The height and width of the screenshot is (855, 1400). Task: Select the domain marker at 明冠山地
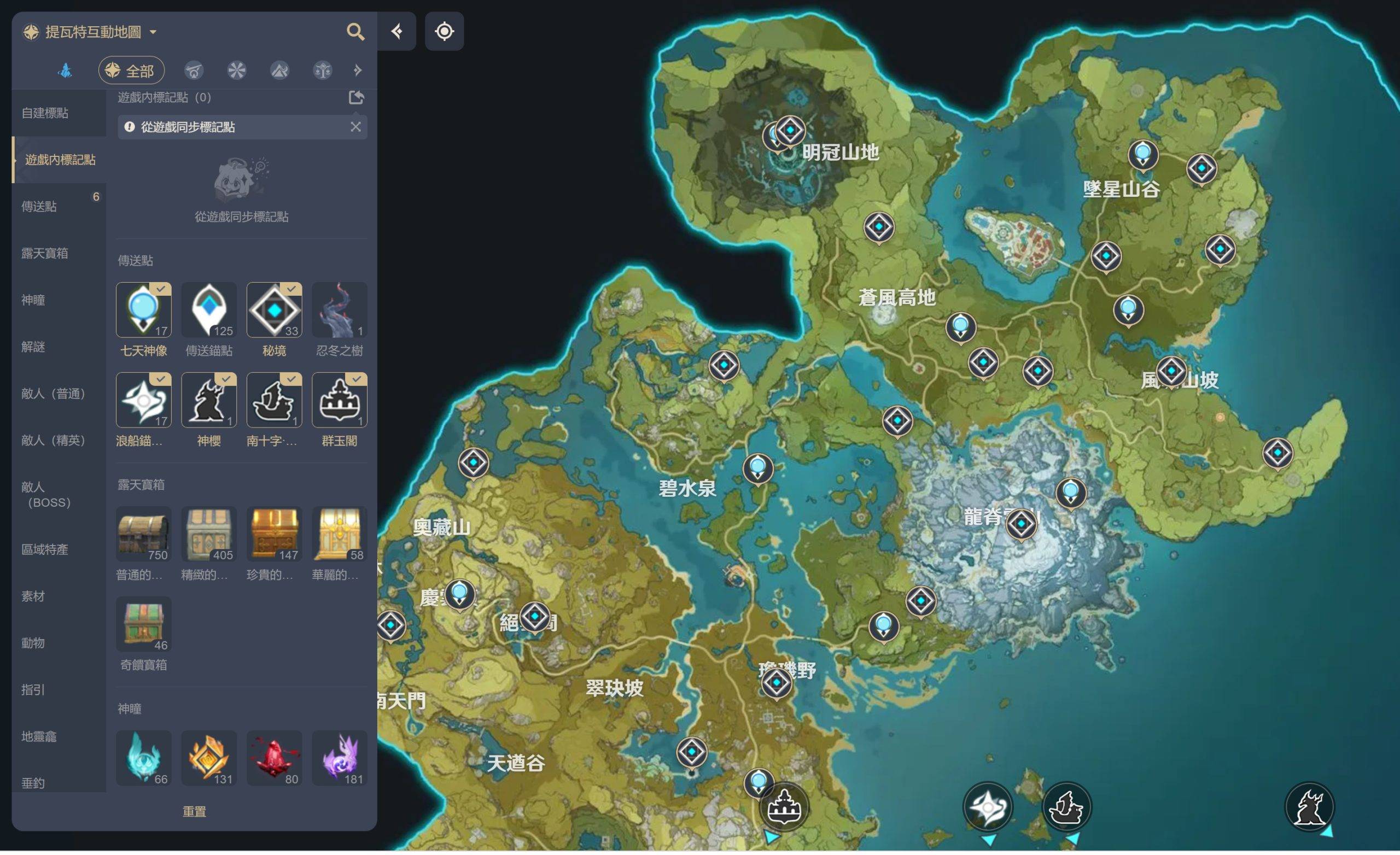click(790, 131)
